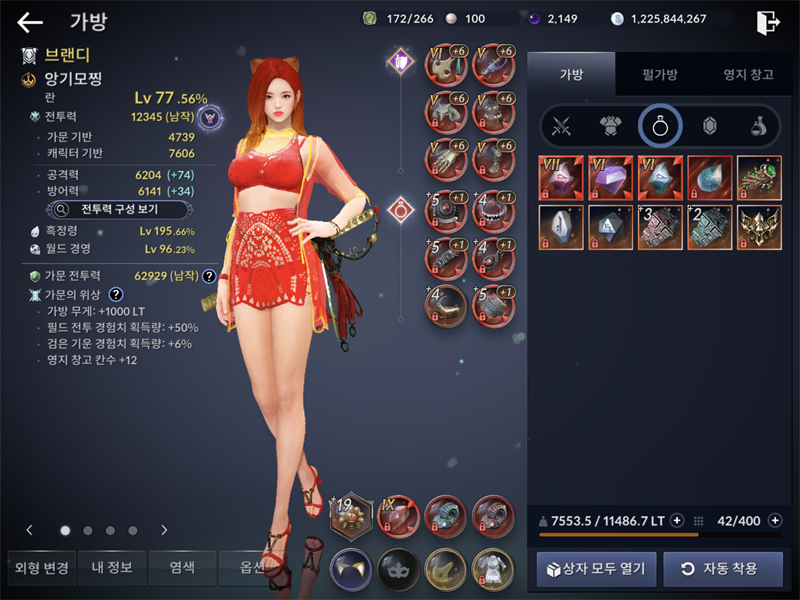This screenshot has width=800, height=600.
Task: Show next page with right arrow
Action: point(164,530)
